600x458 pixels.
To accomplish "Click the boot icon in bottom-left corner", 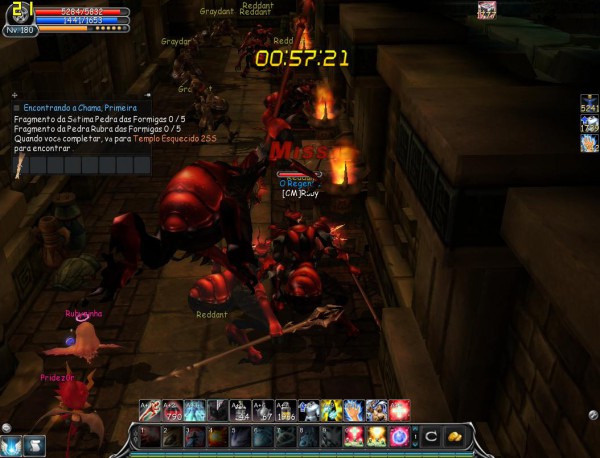I will [34, 446].
